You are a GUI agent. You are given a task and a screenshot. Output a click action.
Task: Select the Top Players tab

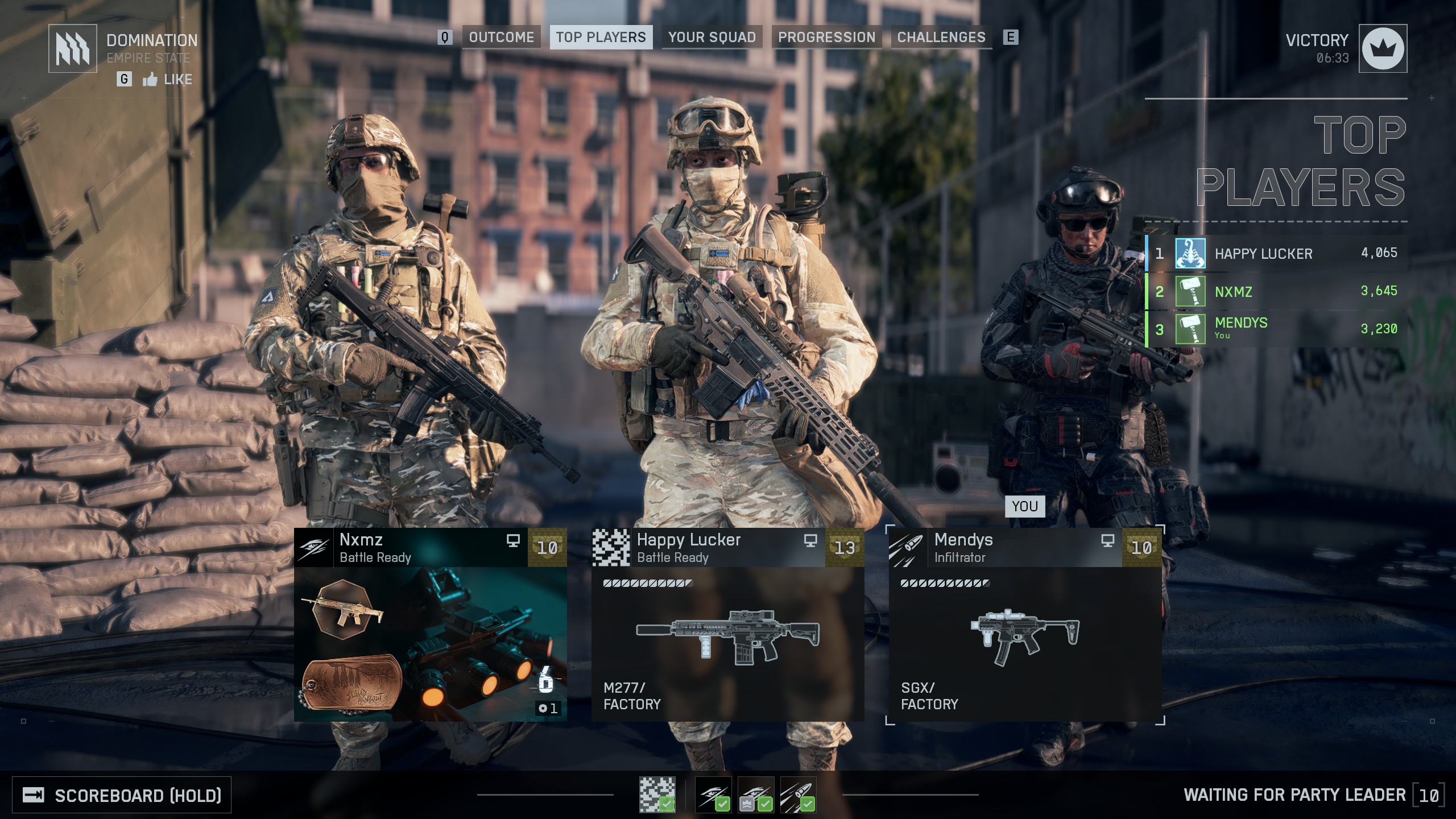[x=601, y=38]
